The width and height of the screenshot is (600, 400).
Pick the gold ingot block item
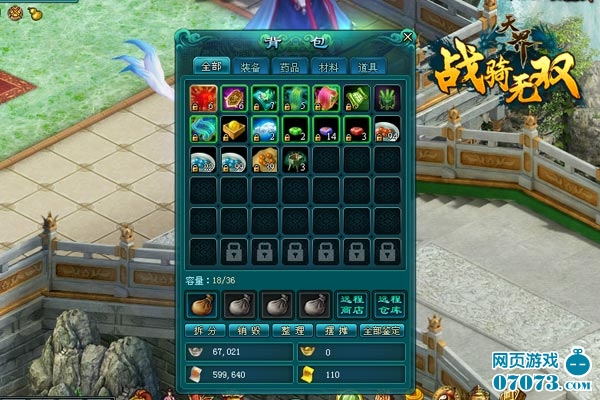pos(235,129)
